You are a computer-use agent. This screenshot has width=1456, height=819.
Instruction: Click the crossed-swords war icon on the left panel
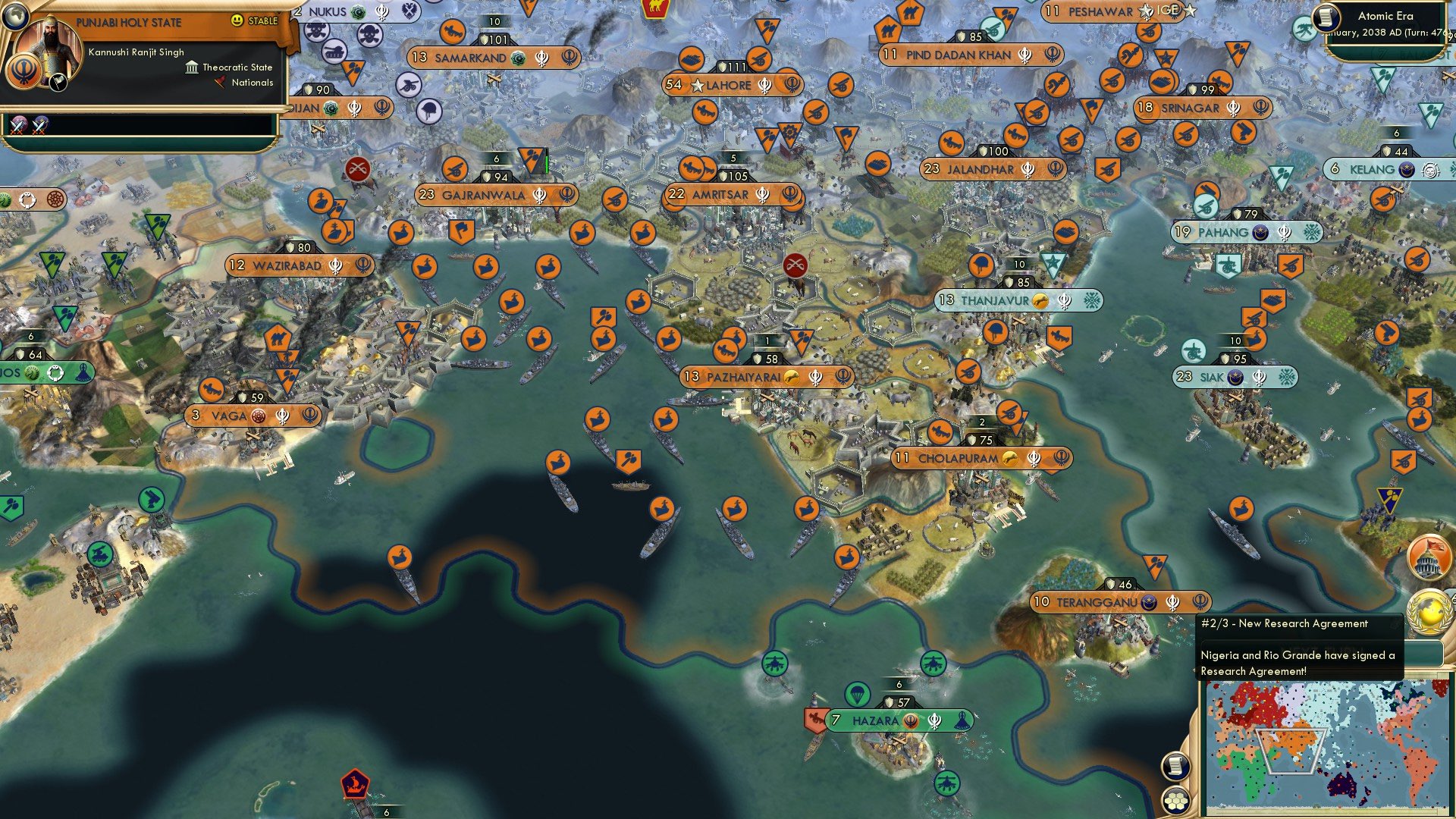tap(19, 126)
